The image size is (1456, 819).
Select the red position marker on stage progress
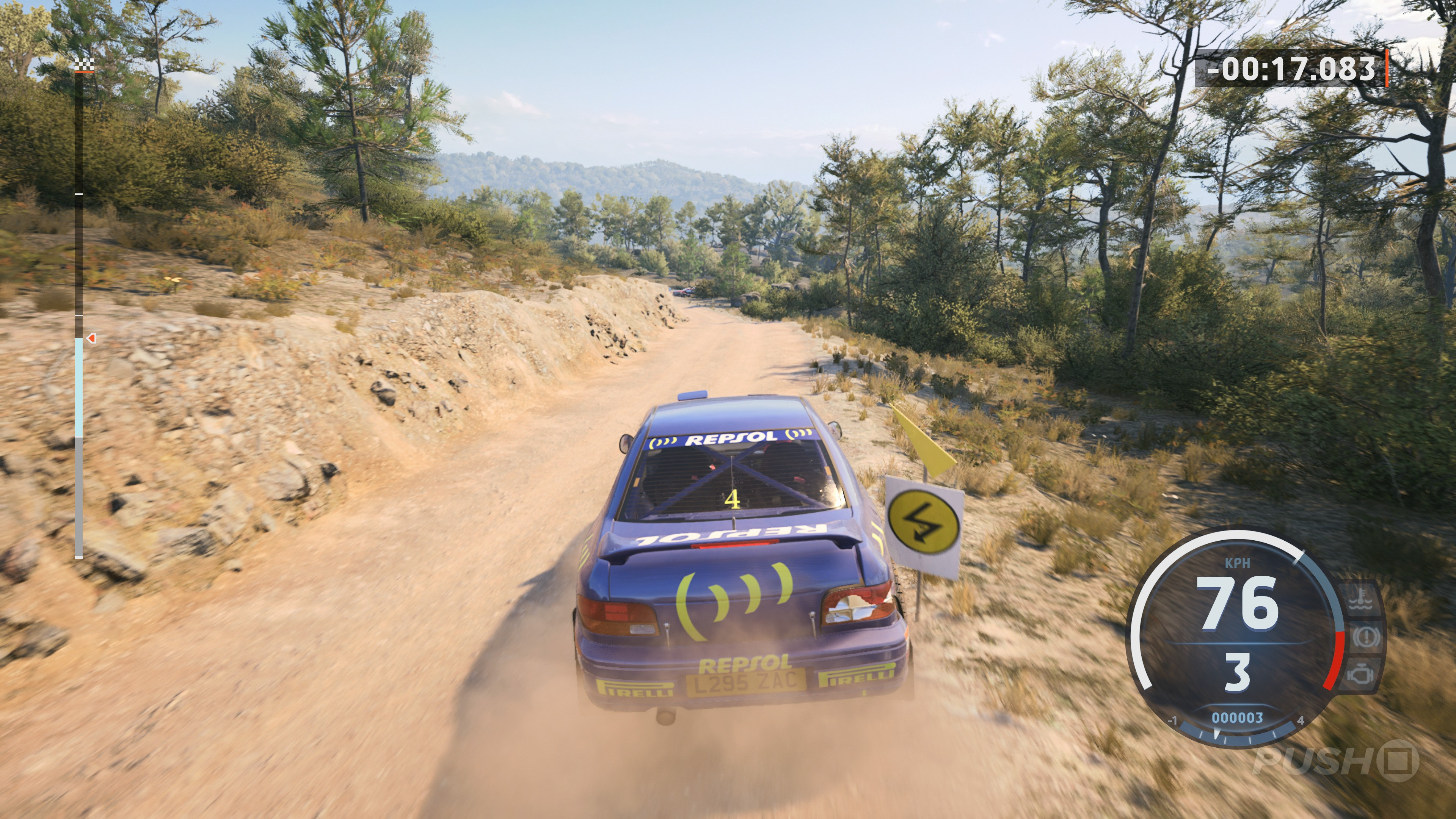point(91,338)
